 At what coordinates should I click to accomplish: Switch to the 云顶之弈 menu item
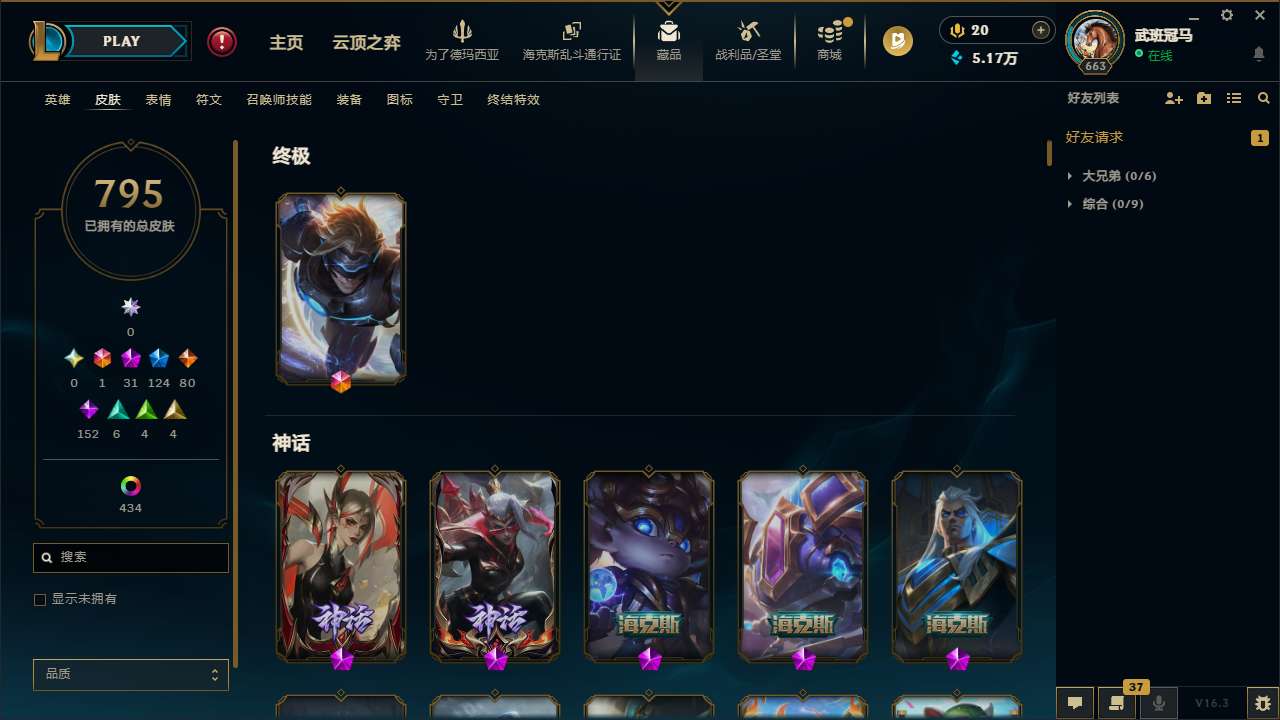click(365, 41)
